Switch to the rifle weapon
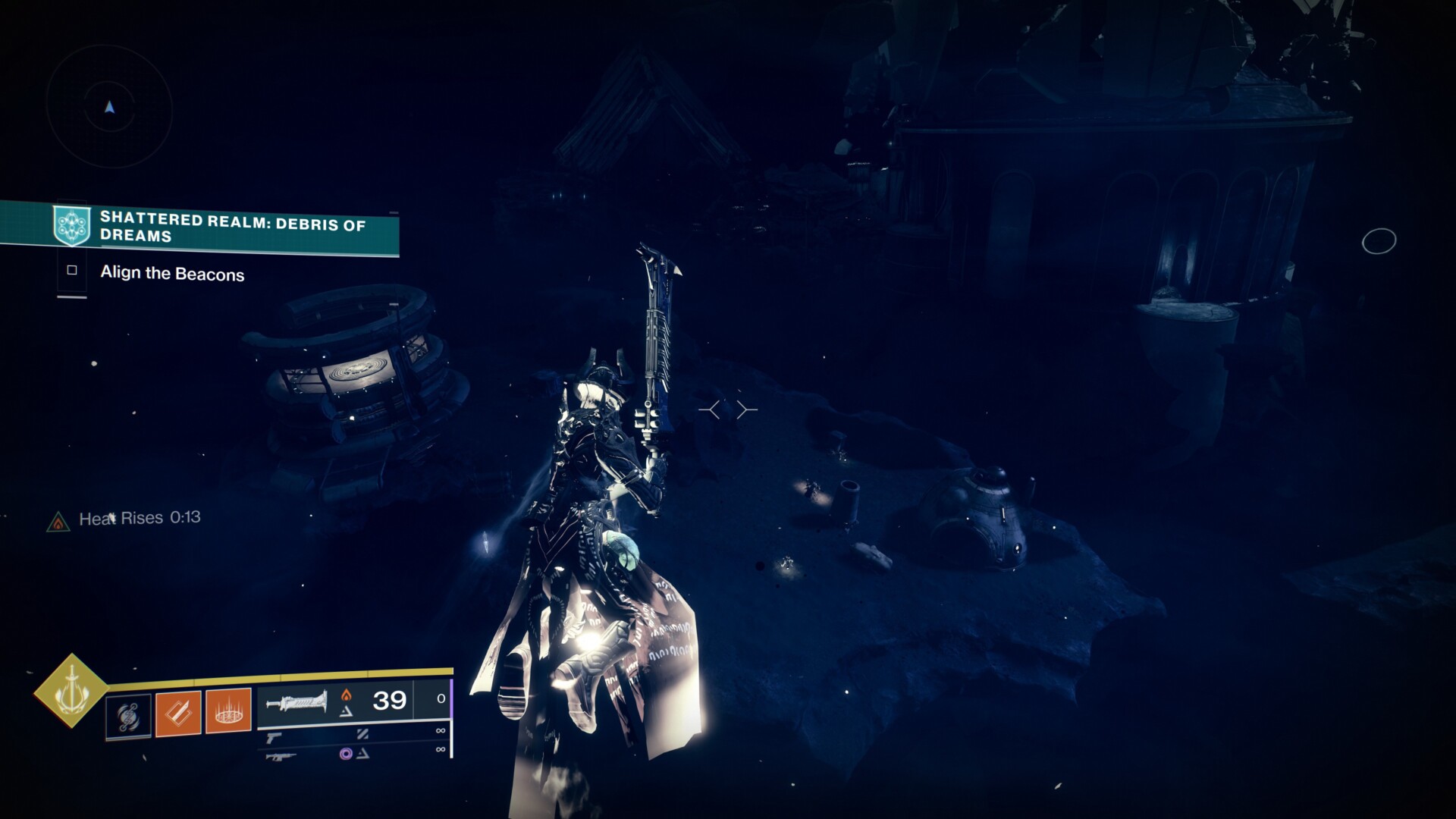The width and height of the screenshot is (1456, 819). click(280, 755)
